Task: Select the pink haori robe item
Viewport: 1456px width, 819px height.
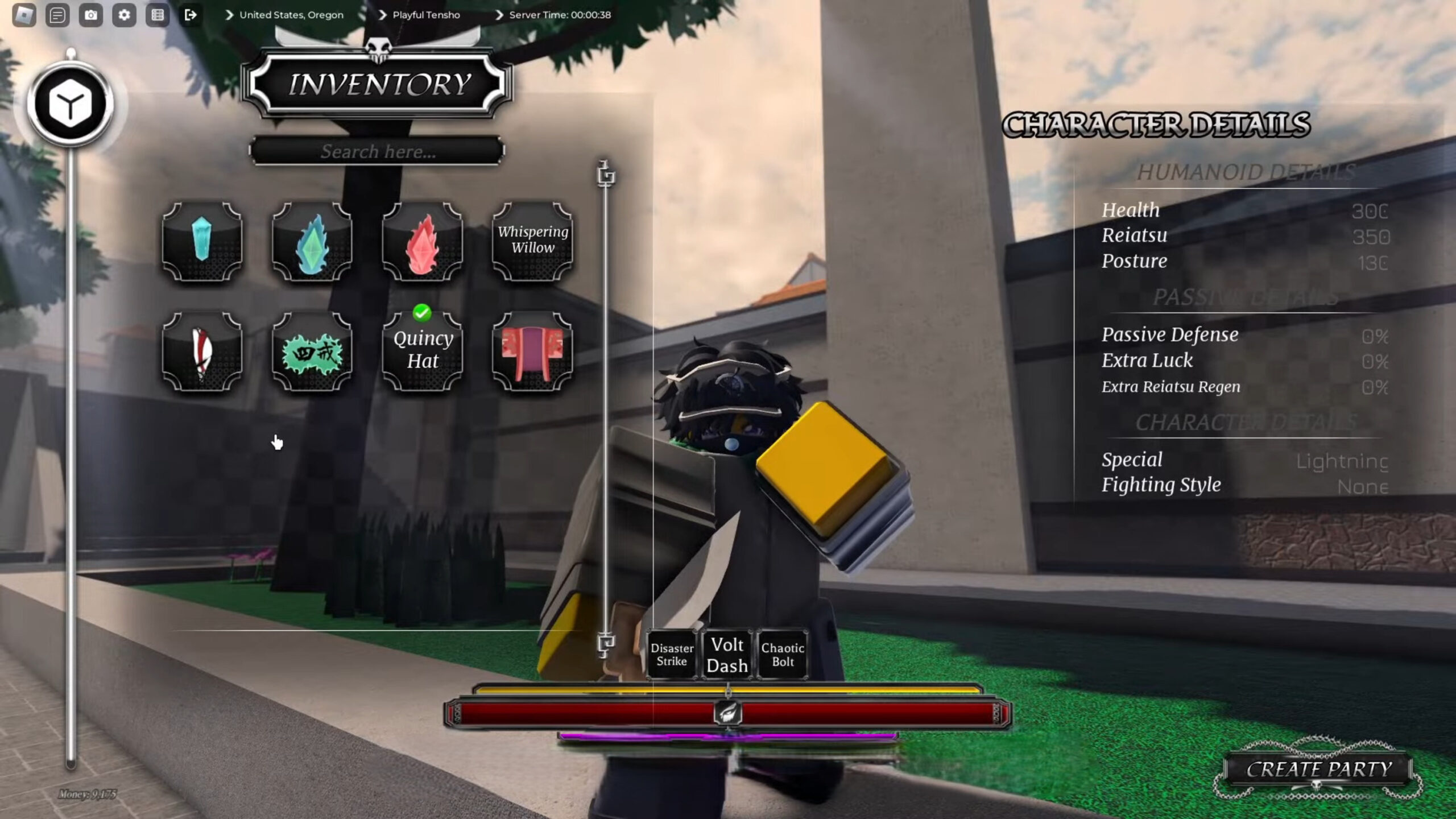Action: coord(532,351)
